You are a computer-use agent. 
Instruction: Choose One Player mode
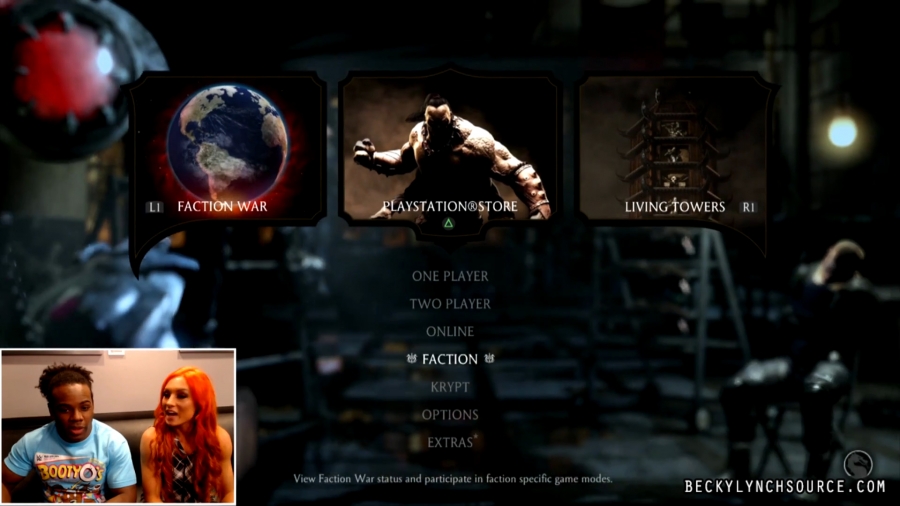[x=450, y=276]
